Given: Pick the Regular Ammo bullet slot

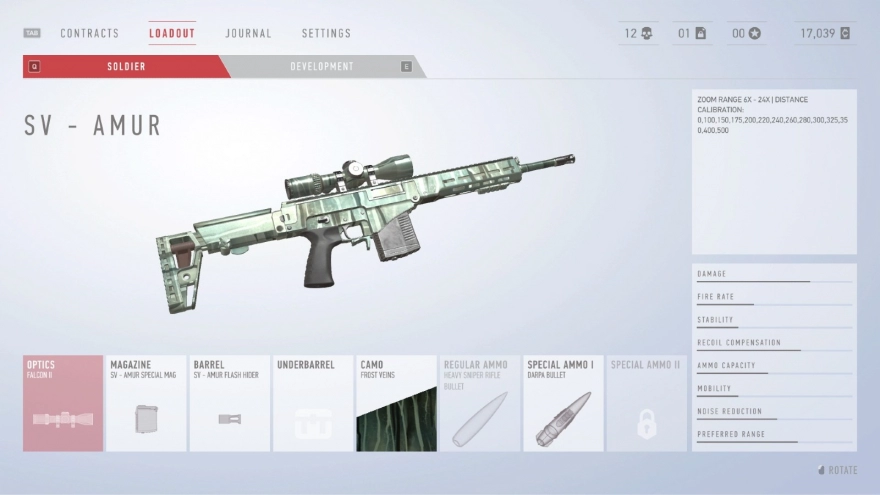Looking at the screenshot, I should (479, 403).
